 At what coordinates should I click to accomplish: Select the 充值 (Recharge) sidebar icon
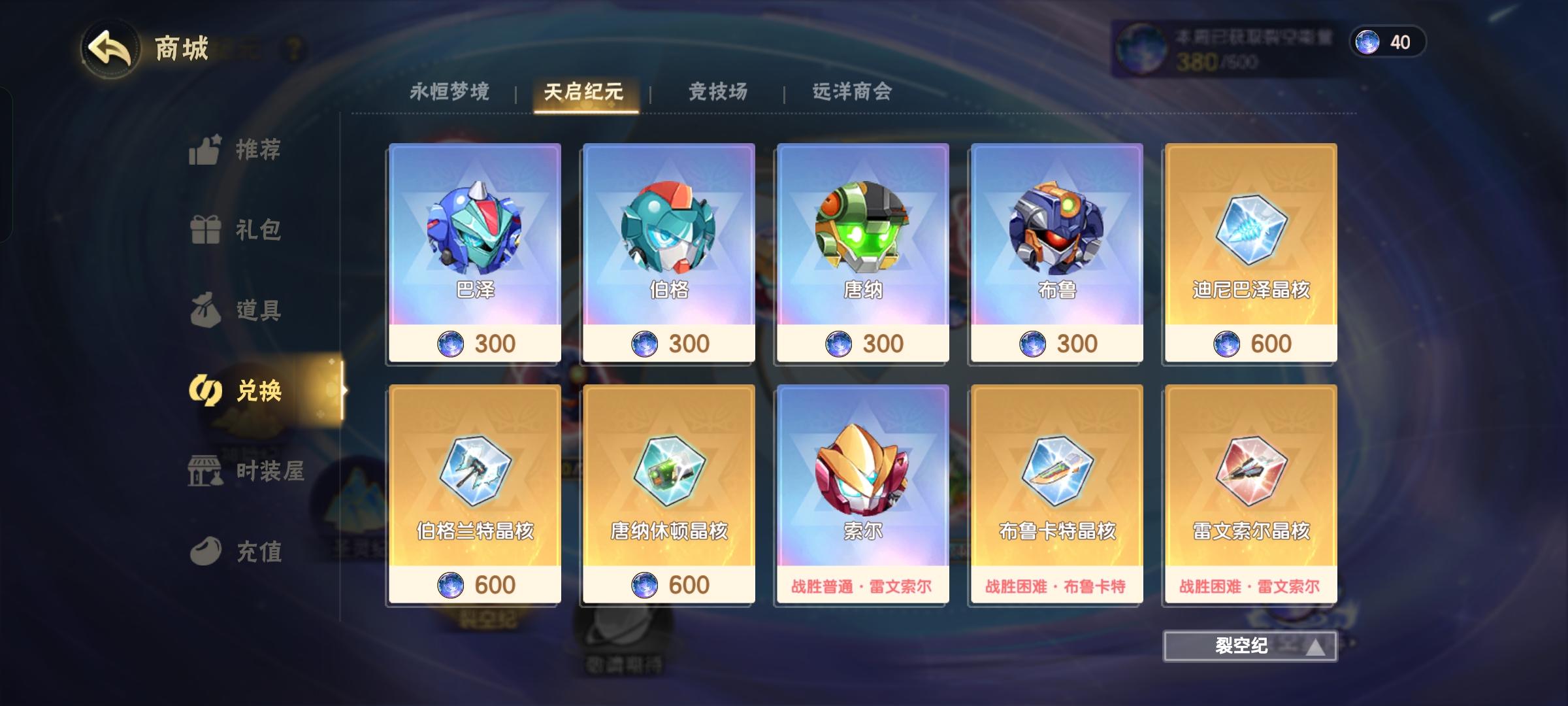pos(242,552)
